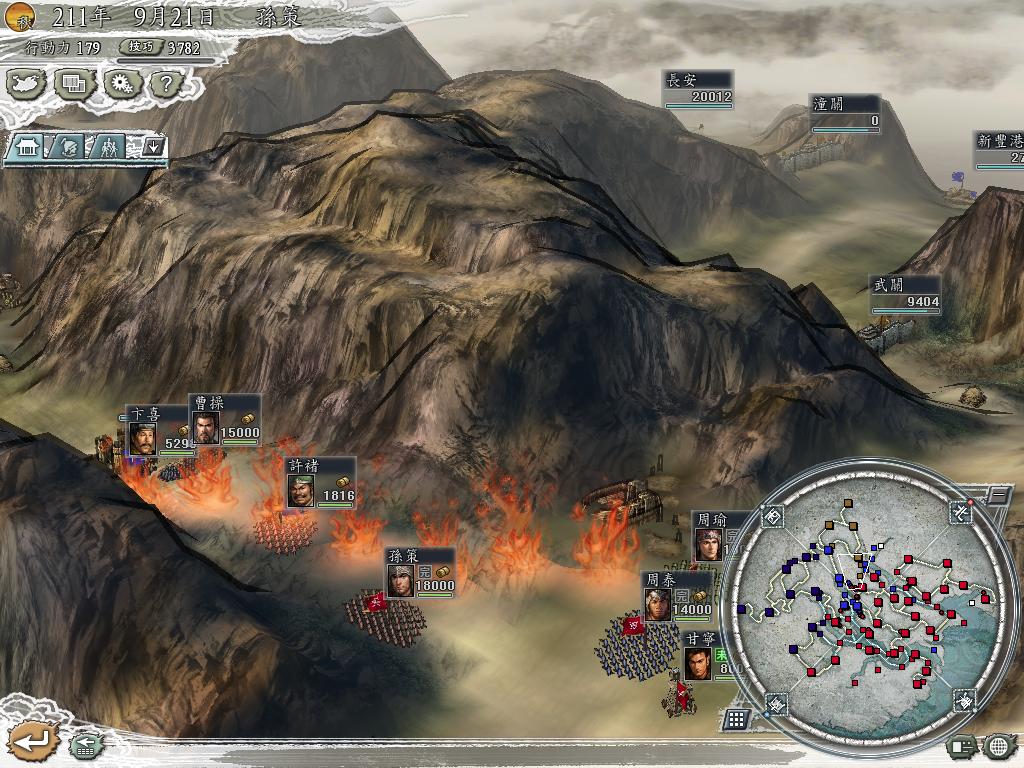Expand the panel with the down arrow
Viewport: 1024px width, 768px height.
pyautogui.click(x=153, y=147)
